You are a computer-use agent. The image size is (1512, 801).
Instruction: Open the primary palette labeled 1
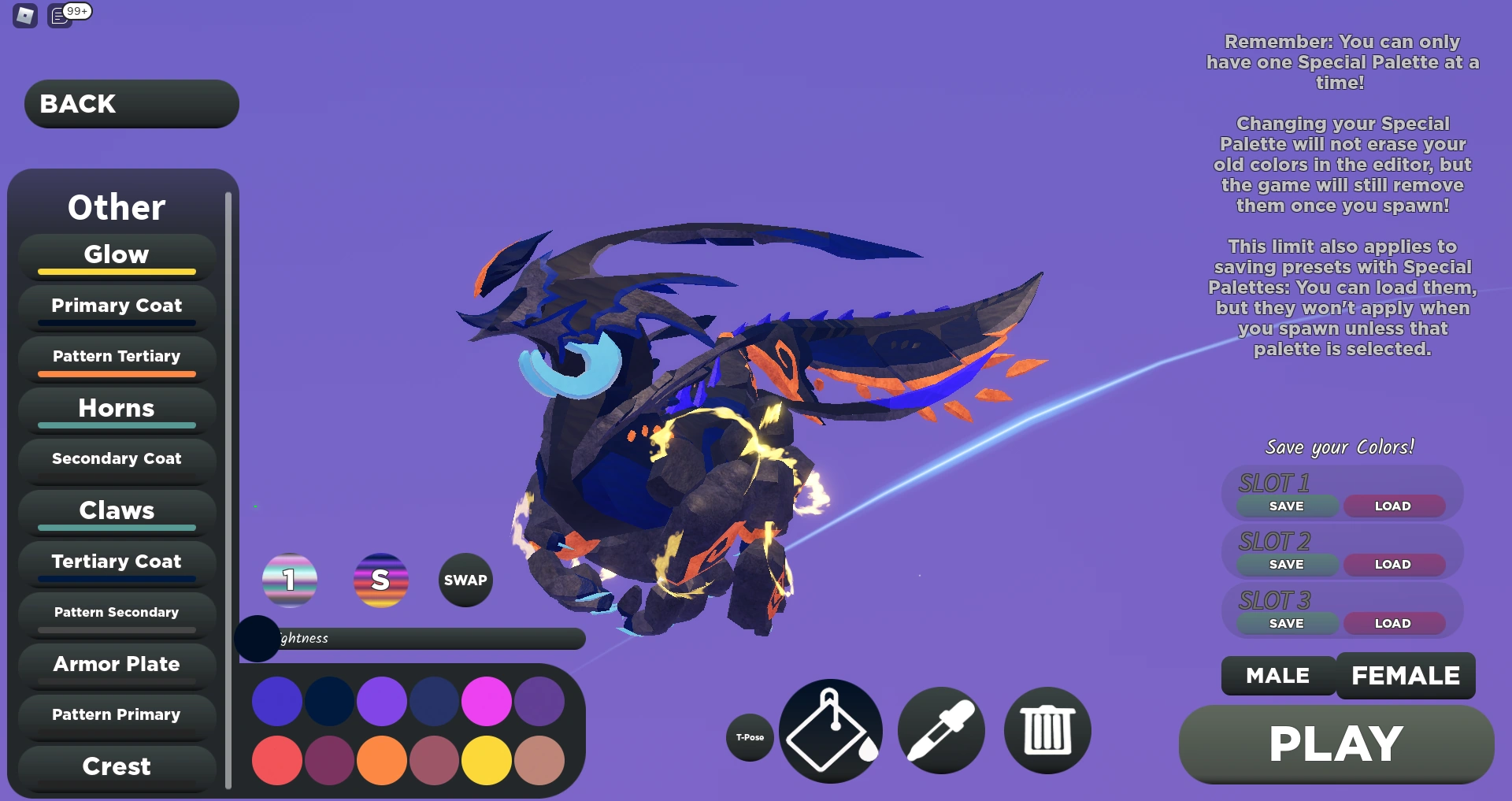coord(289,580)
